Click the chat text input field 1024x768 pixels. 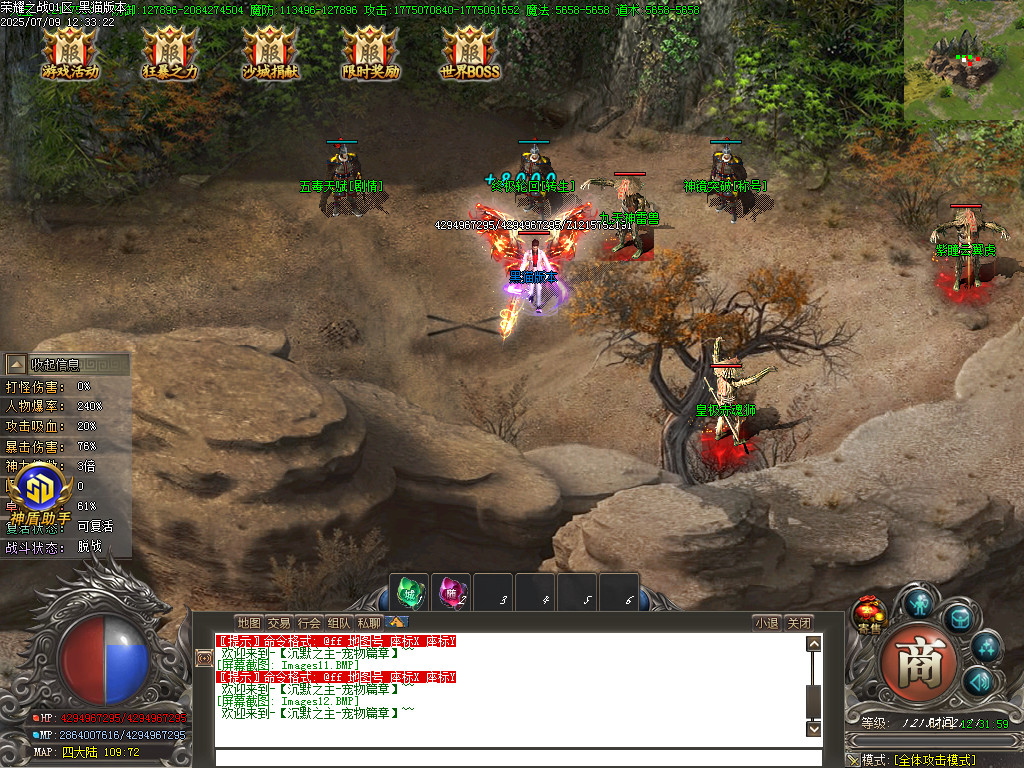tap(510, 757)
